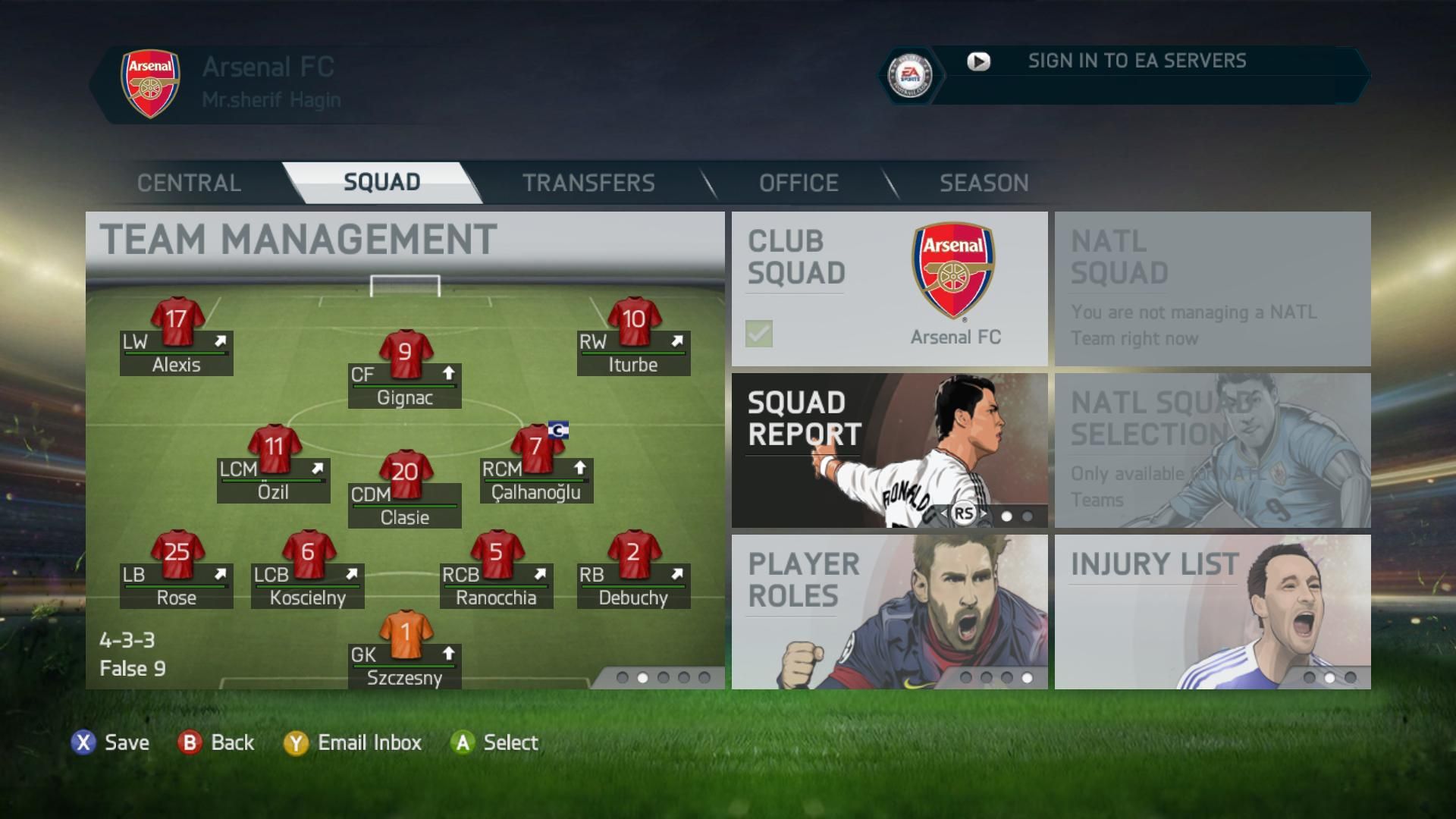The image size is (1456, 819).
Task: Choose the Player Roles tile
Action: click(889, 611)
